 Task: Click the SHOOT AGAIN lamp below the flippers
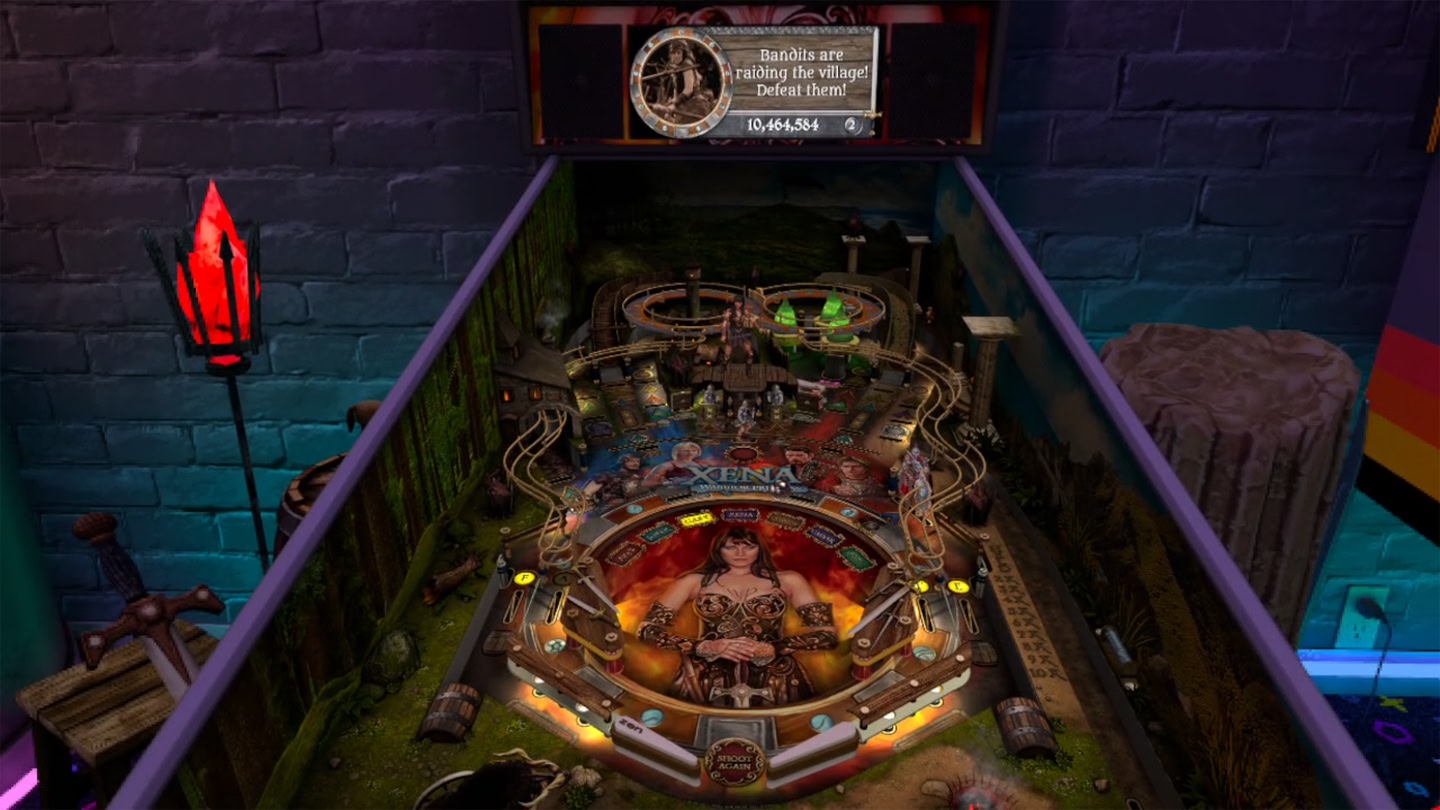734,761
